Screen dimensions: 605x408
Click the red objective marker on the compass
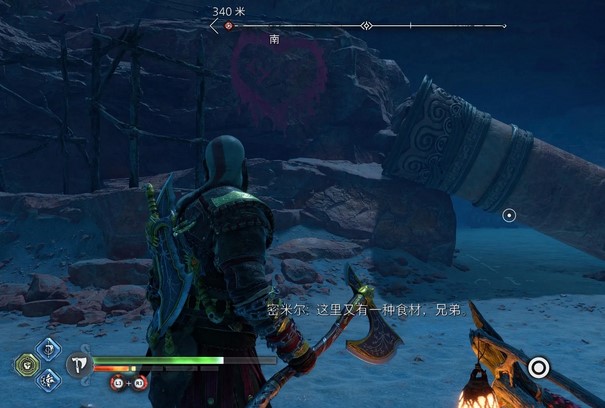tap(229, 26)
